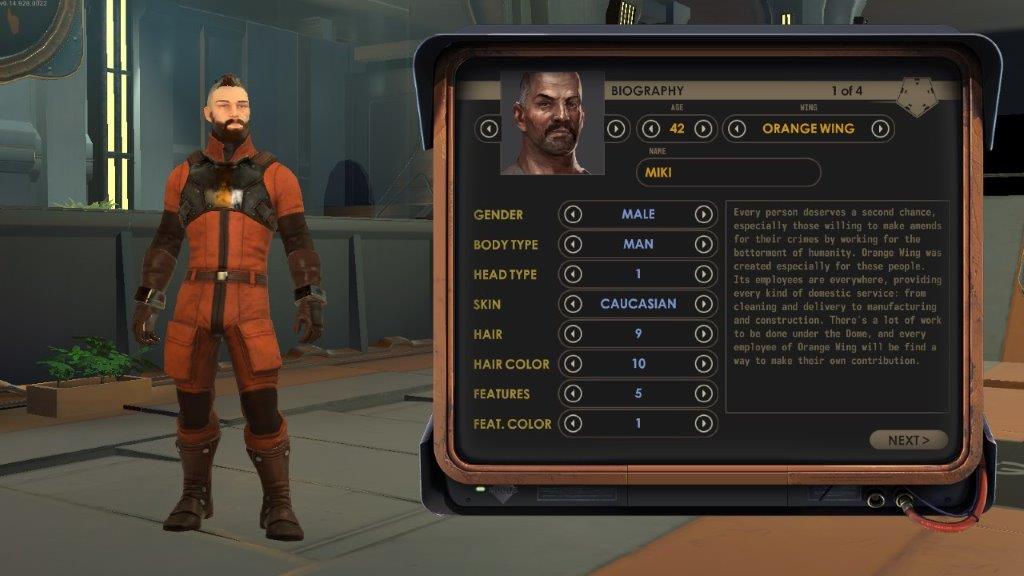The image size is (1024, 576).
Task: Proceed with the NEXT button
Action: pos(908,440)
